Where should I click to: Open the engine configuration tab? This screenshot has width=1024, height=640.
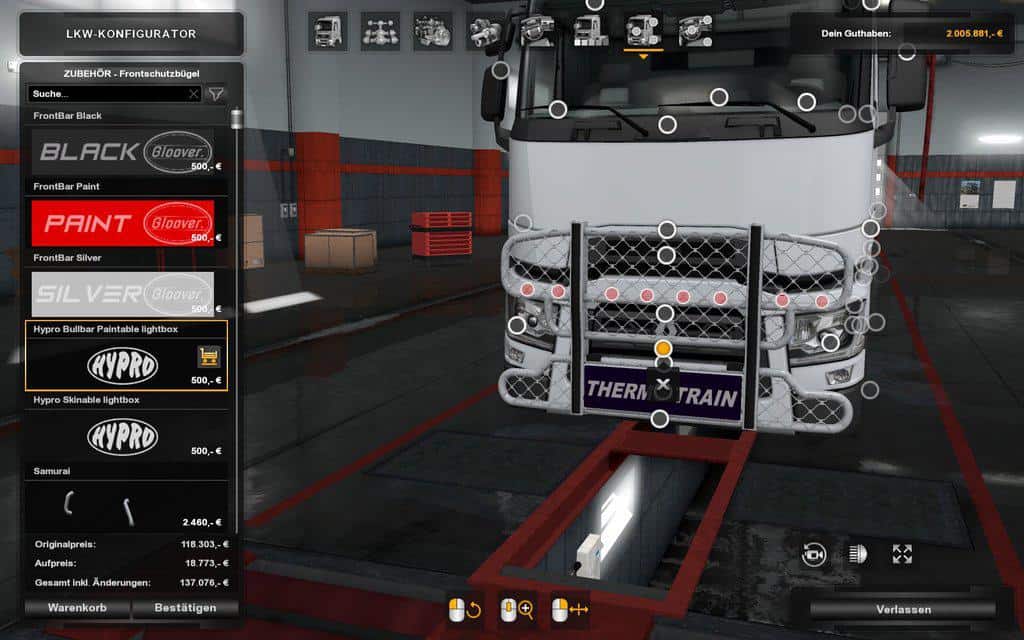tap(432, 31)
